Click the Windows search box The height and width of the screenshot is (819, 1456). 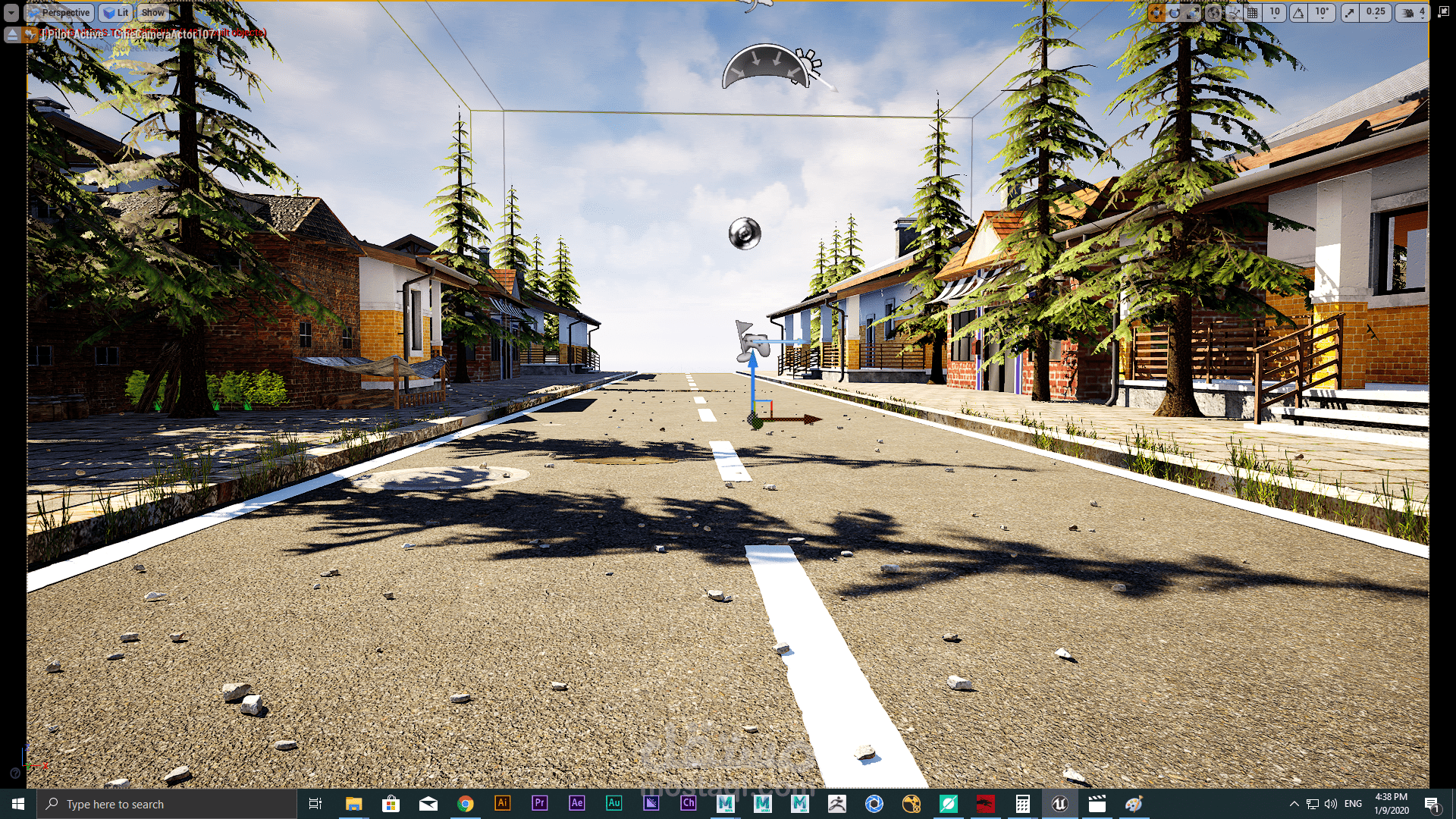pyautogui.click(x=167, y=804)
